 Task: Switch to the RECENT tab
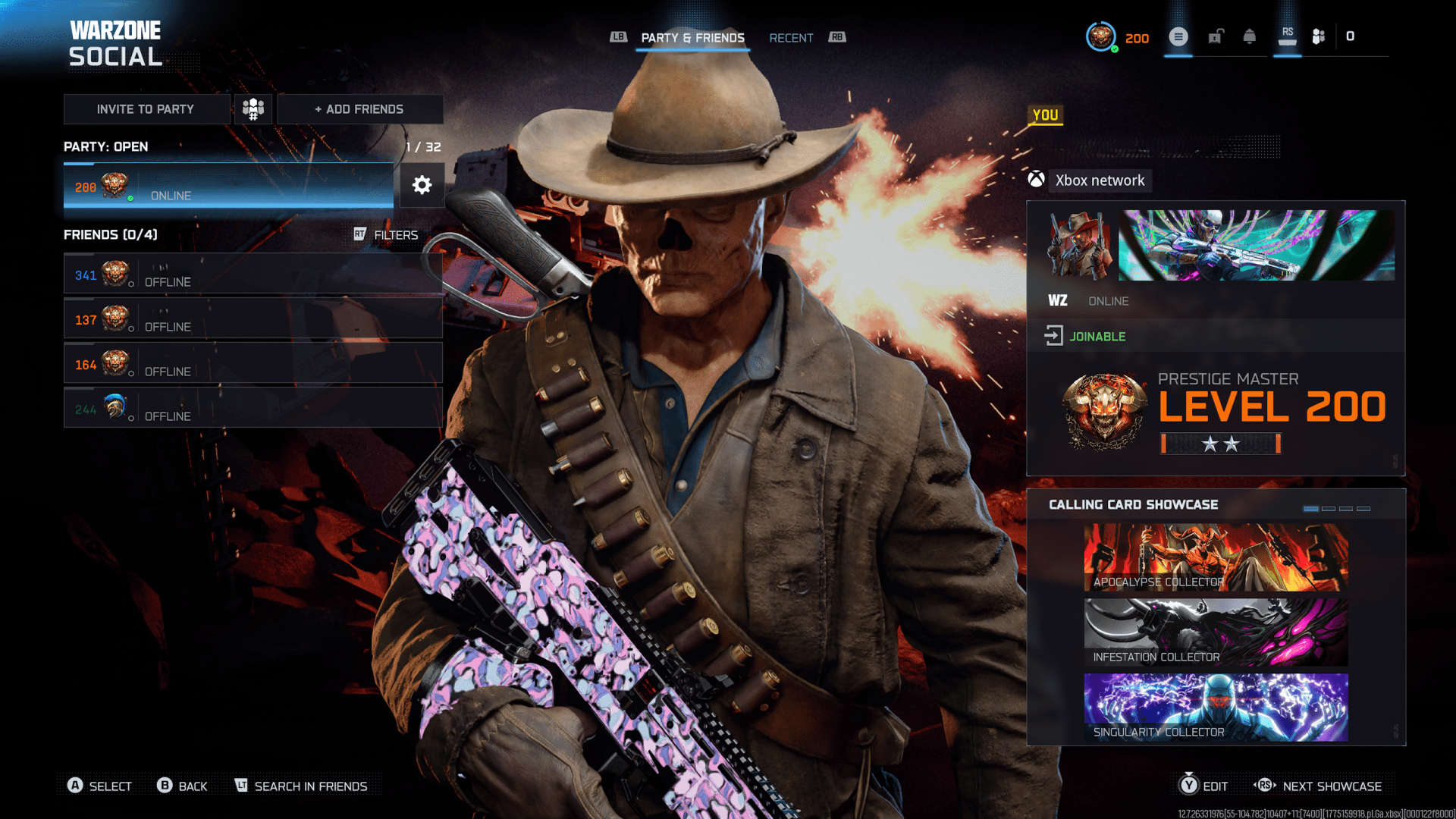coord(791,38)
